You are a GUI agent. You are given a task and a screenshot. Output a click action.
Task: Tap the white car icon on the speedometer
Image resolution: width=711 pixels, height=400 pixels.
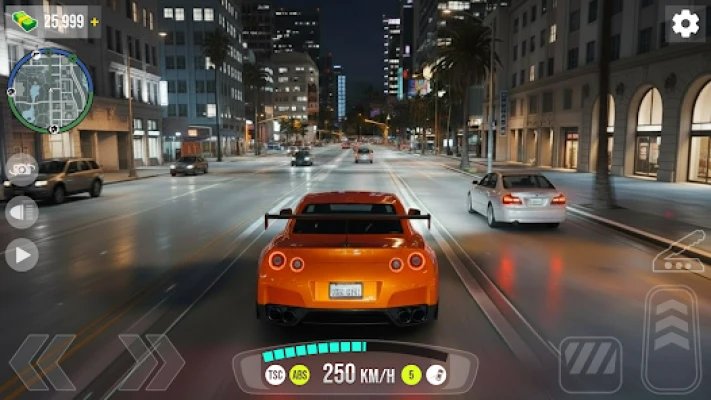click(436, 374)
